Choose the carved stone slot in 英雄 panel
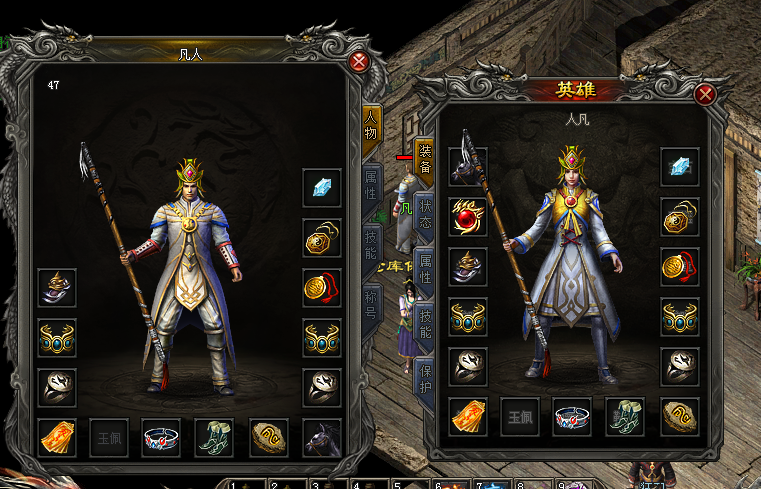This screenshot has width=761, height=489. click(680, 417)
